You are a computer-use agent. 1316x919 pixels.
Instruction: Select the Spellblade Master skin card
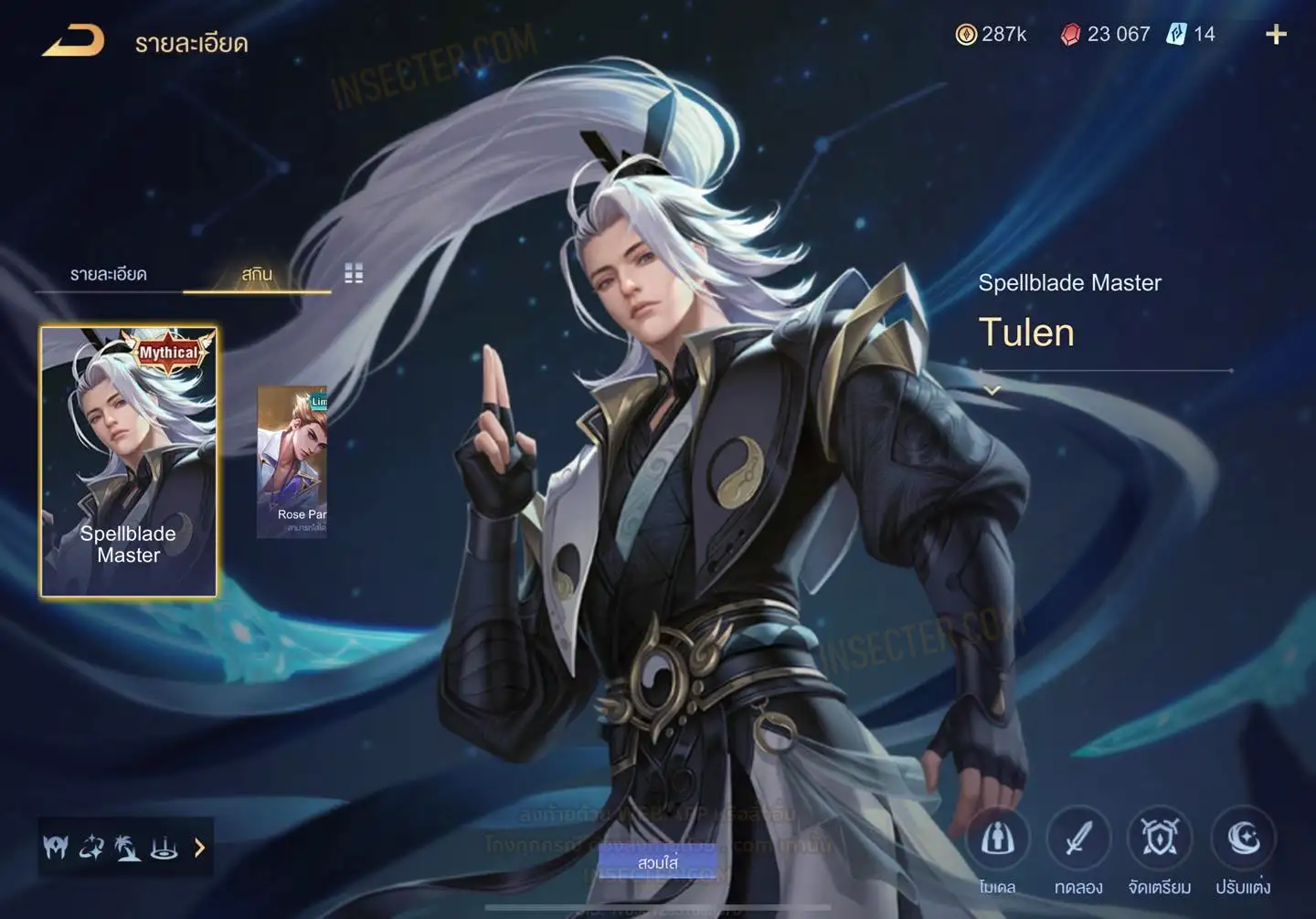tap(129, 461)
